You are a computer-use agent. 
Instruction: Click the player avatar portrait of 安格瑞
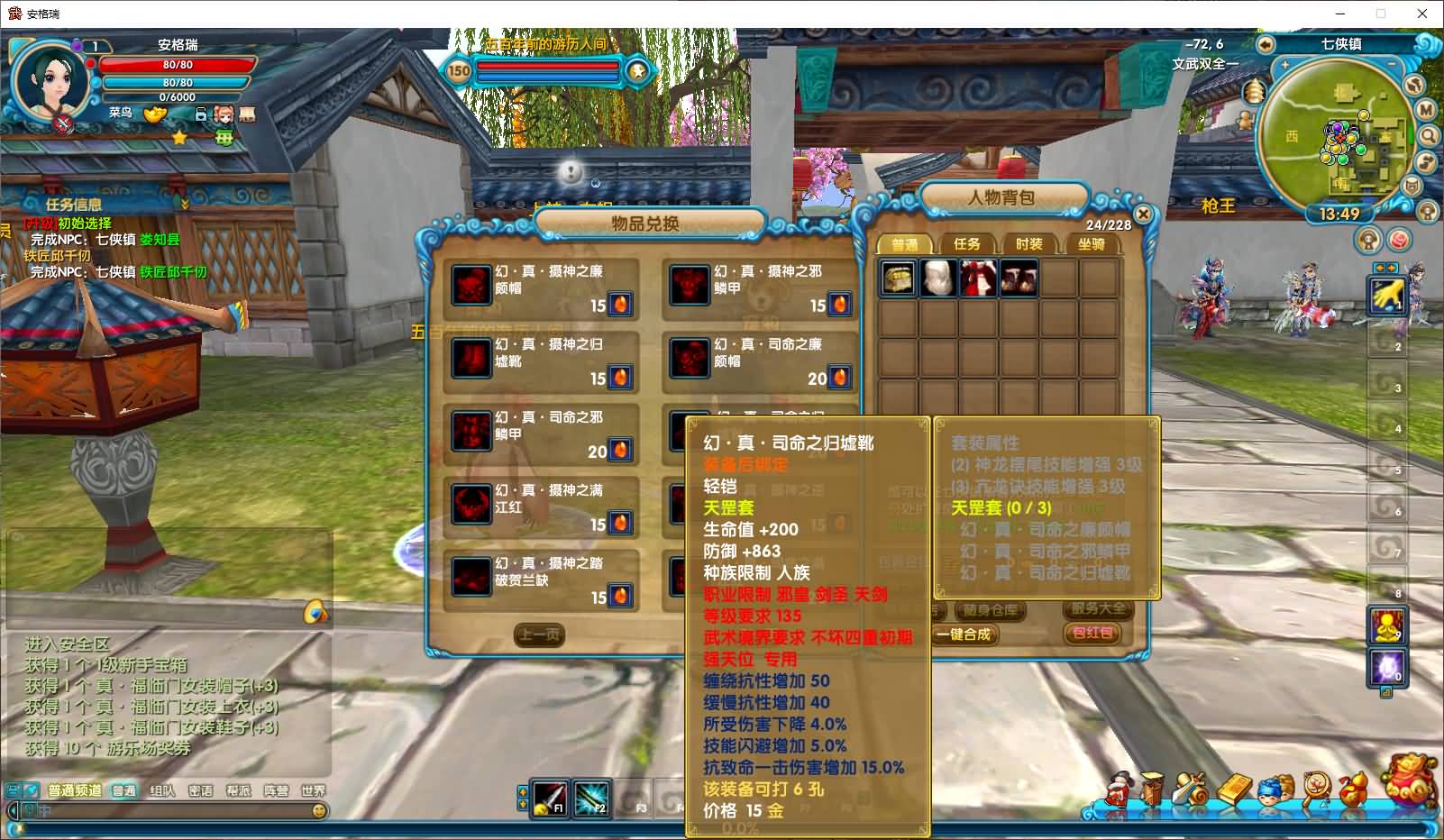(50, 81)
